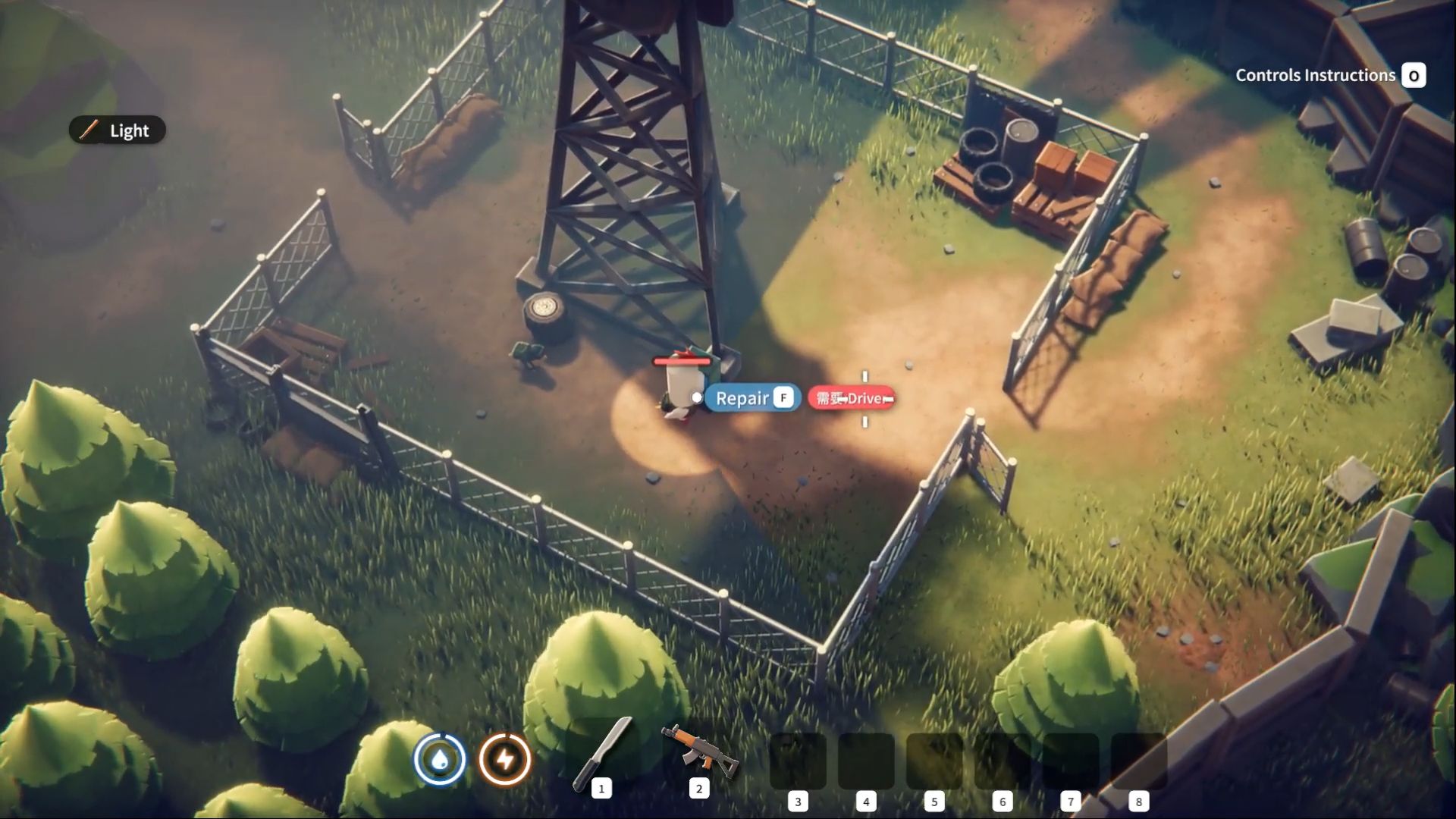Click the character's red health bar
Image resolution: width=1456 pixels, height=819 pixels.
[x=681, y=362]
